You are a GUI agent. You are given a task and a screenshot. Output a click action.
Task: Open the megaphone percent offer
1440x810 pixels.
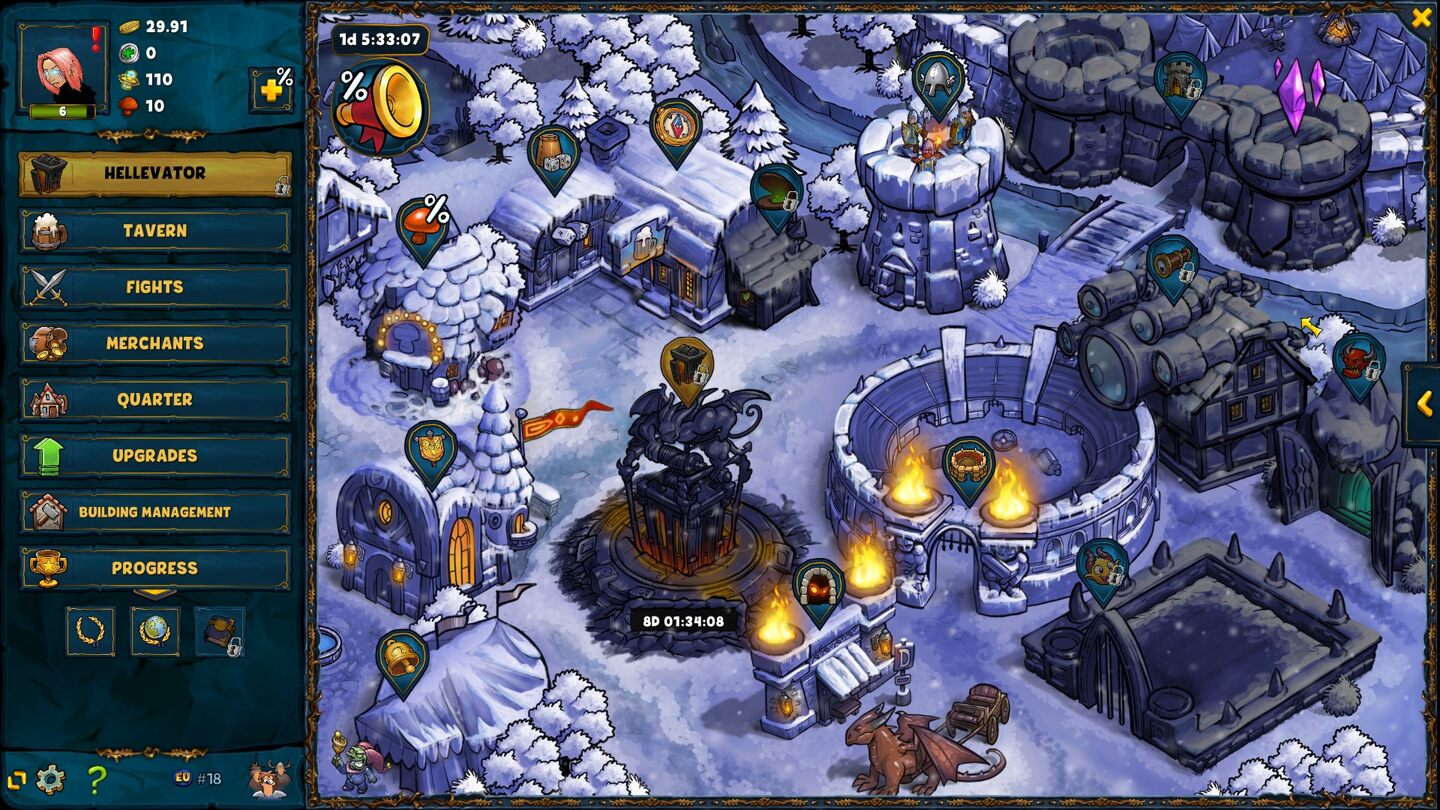[x=380, y=107]
